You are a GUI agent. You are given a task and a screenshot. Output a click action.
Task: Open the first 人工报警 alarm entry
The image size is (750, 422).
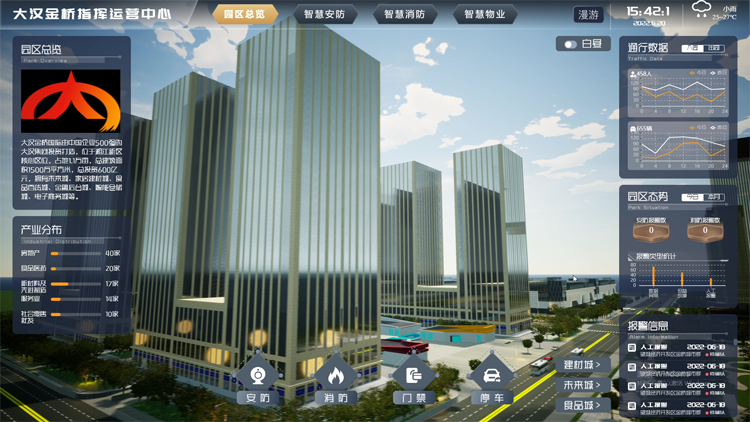pos(680,350)
